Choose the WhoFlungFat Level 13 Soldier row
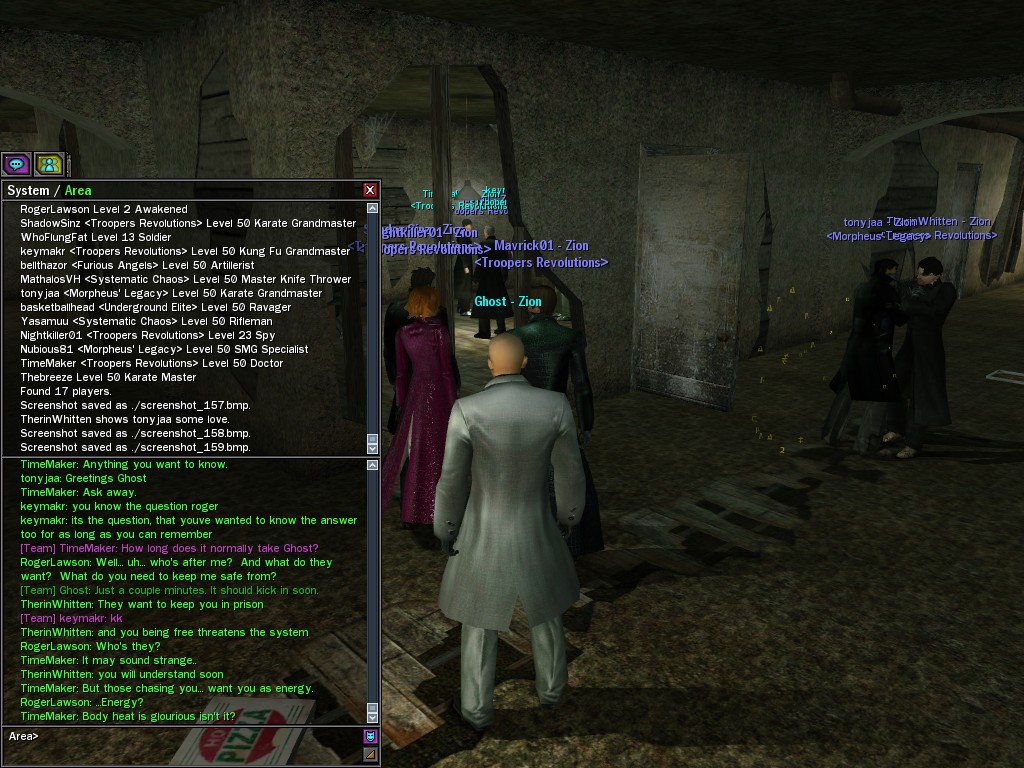This screenshot has width=1024, height=768. pos(96,237)
